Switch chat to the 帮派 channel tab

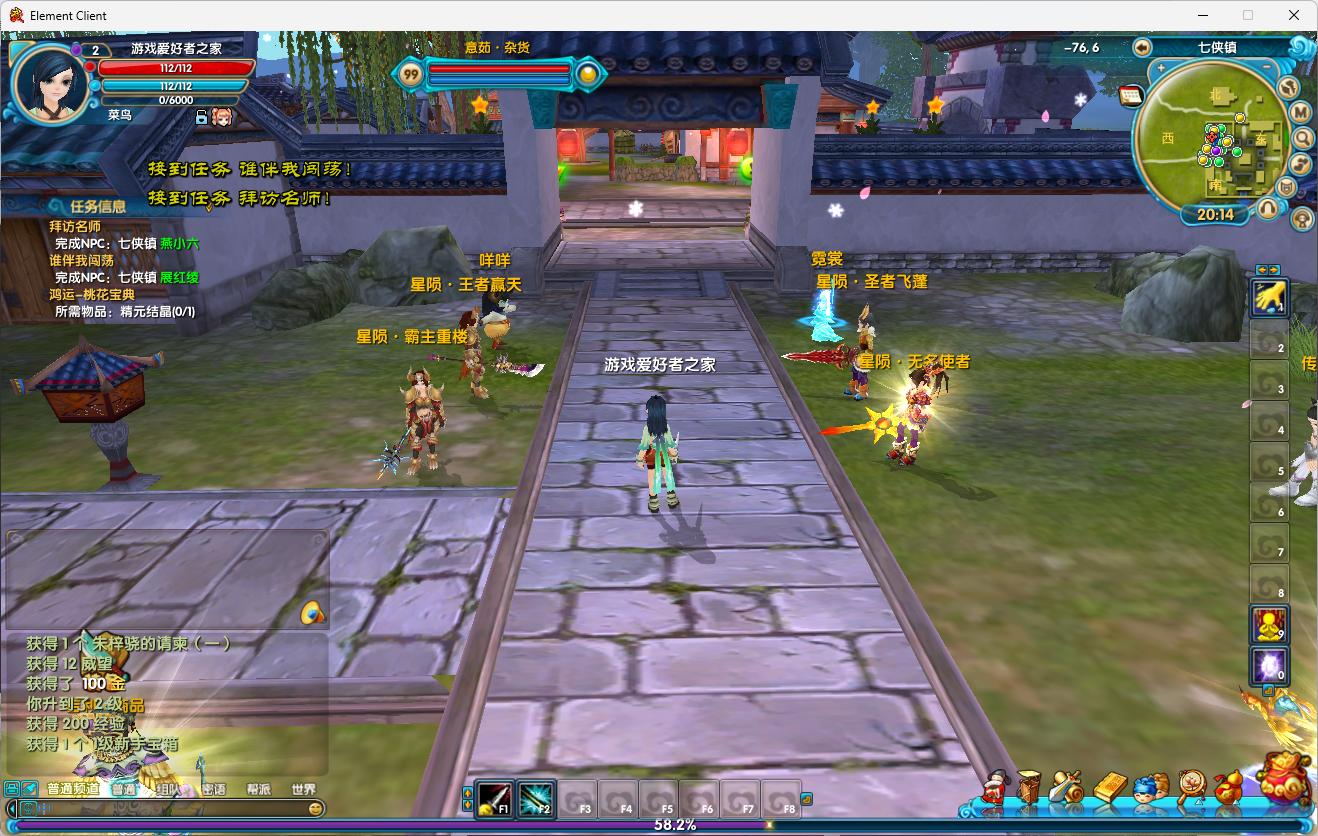(x=259, y=789)
